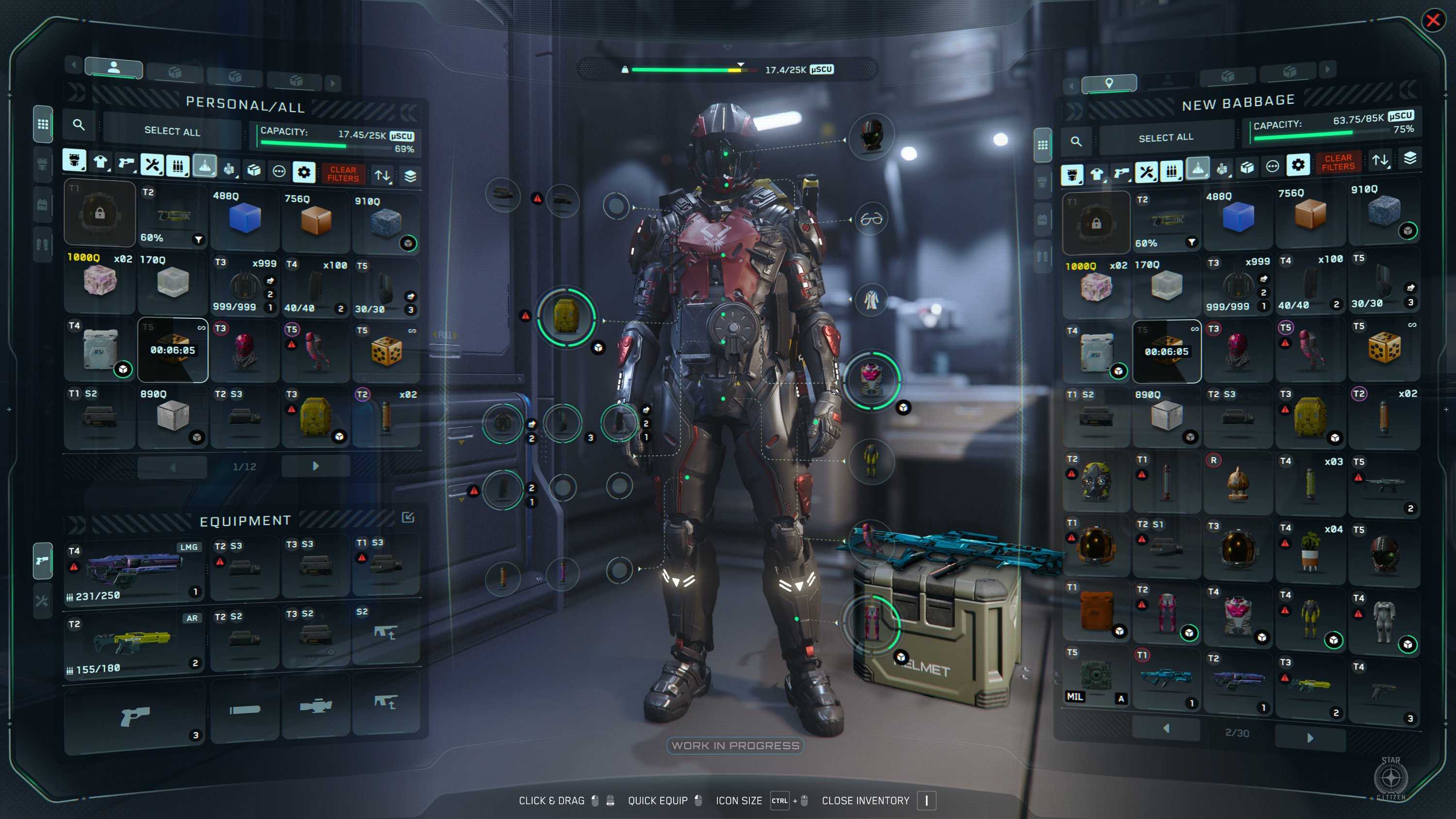Switch to the Personal player tab

[114, 68]
